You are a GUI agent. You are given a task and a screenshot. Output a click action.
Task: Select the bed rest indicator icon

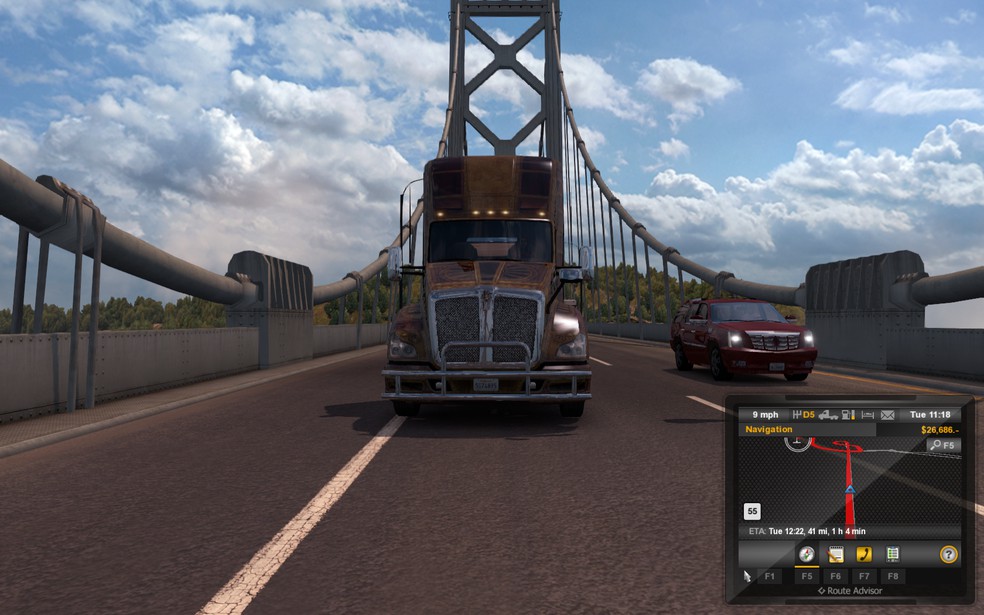pyautogui.click(x=867, y=415)
